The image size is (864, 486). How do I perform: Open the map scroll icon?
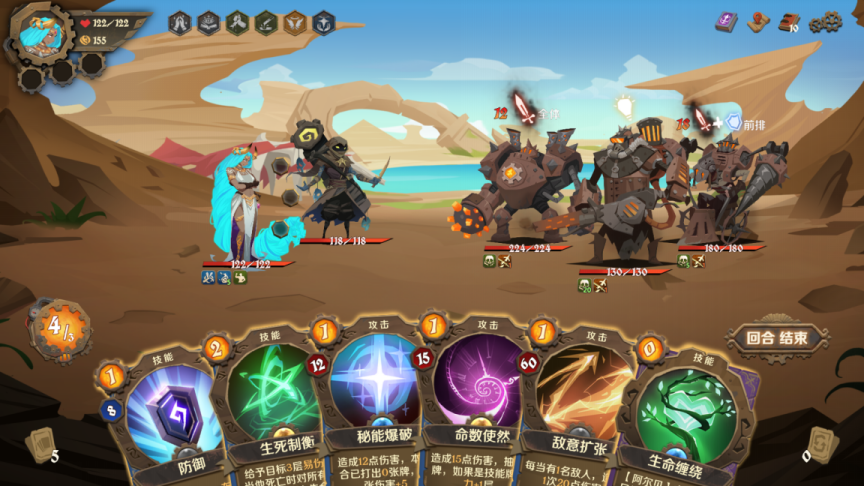click(x=758, y=22)
